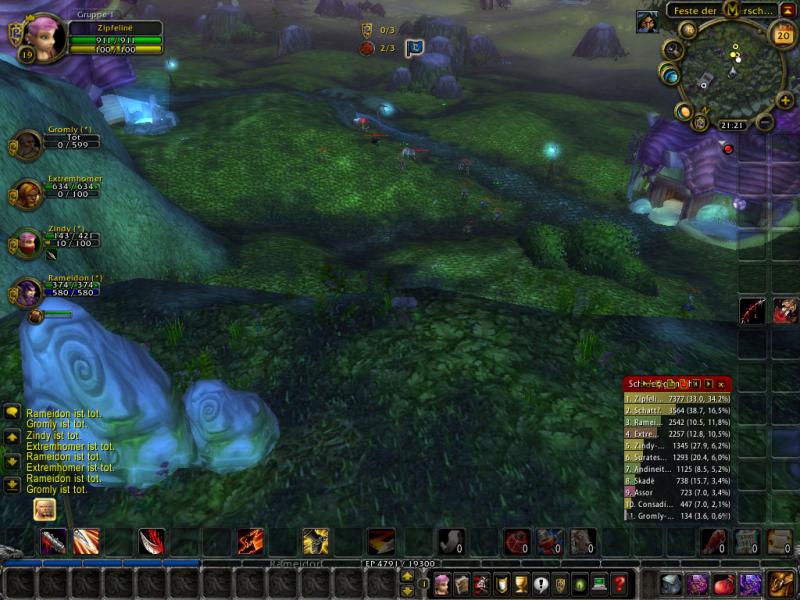
Task: Jump chat log to the bottom
Action: [12, 485]
